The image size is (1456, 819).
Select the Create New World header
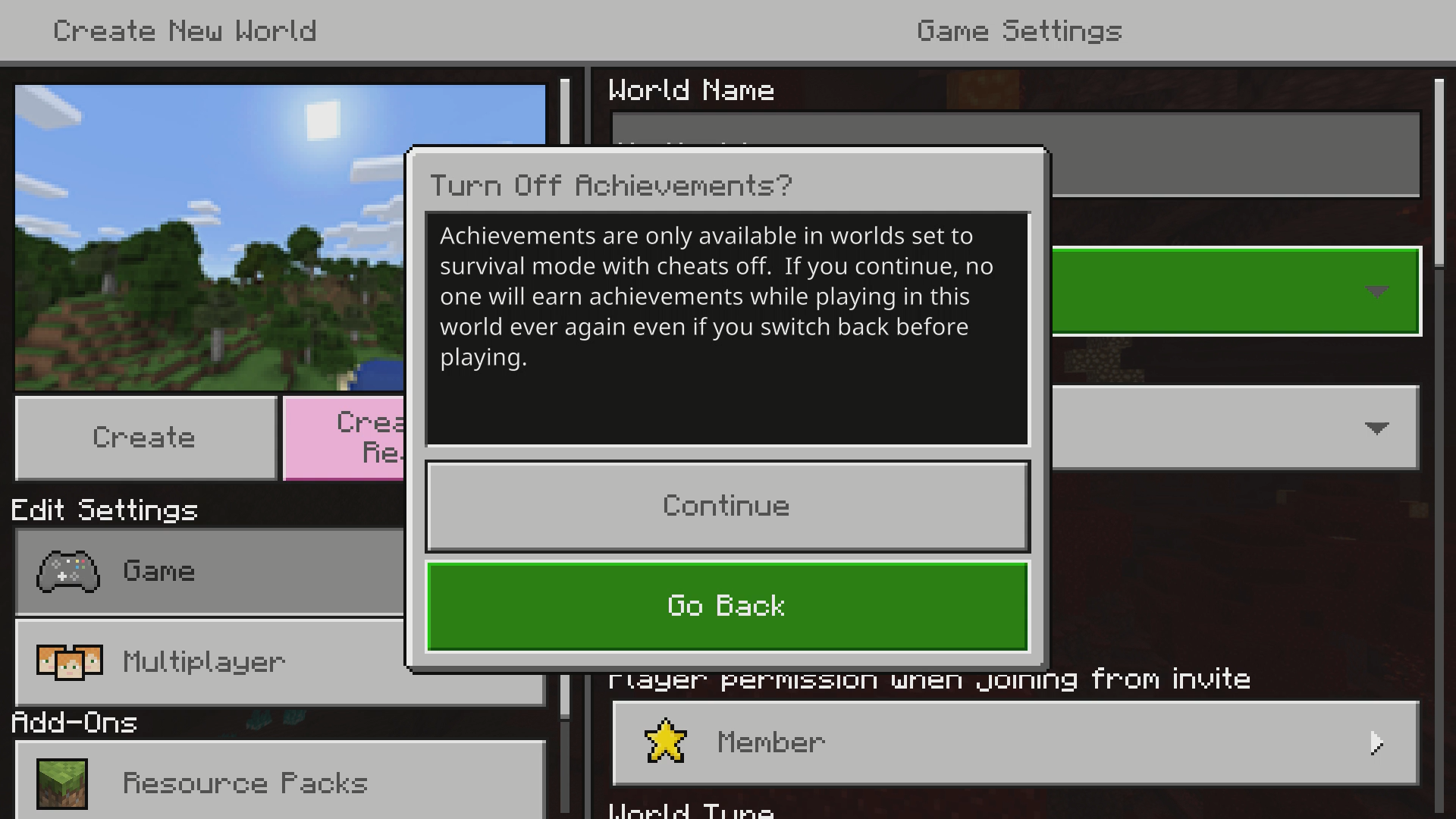click(x=185, y=30)
